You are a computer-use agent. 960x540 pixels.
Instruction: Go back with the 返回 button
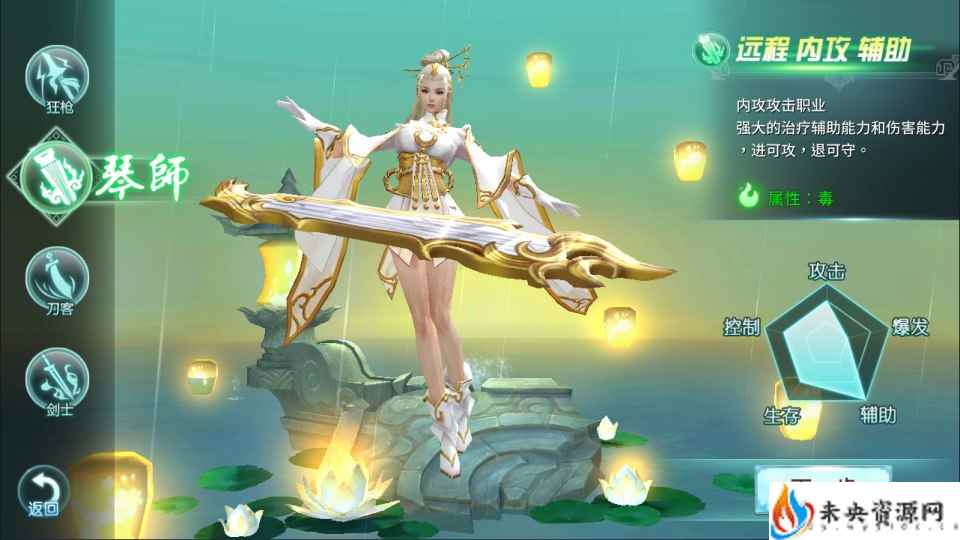coord(44,490)
